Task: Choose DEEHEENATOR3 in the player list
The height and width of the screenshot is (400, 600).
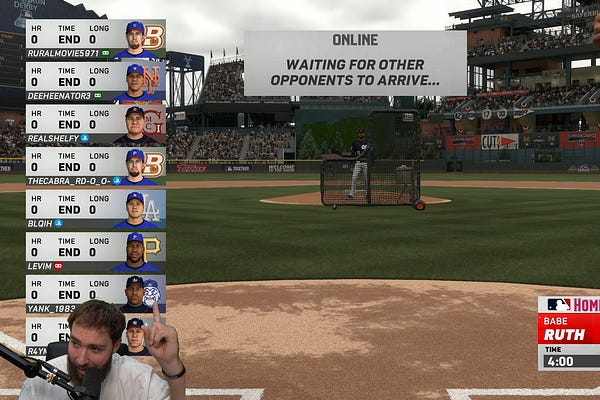Action: click(95, 82)
